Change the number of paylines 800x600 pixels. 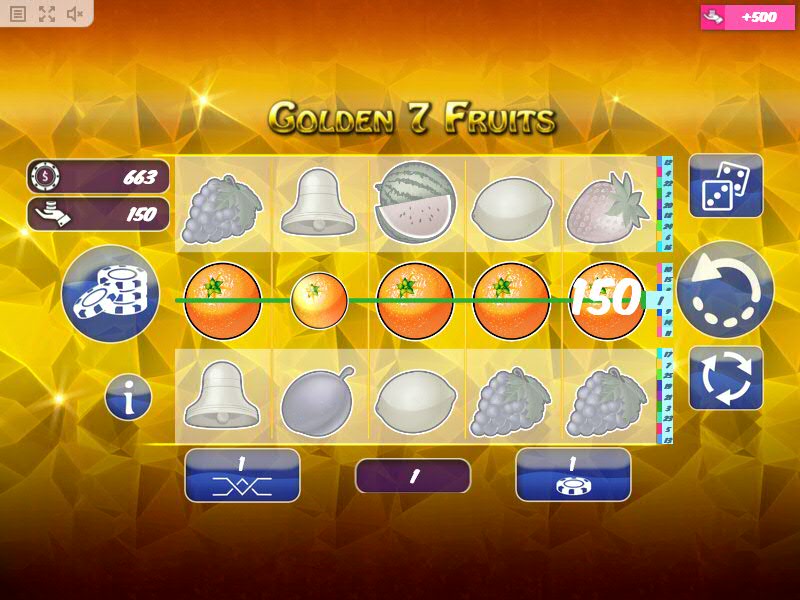pyautogui.click(x=242, y=475)
